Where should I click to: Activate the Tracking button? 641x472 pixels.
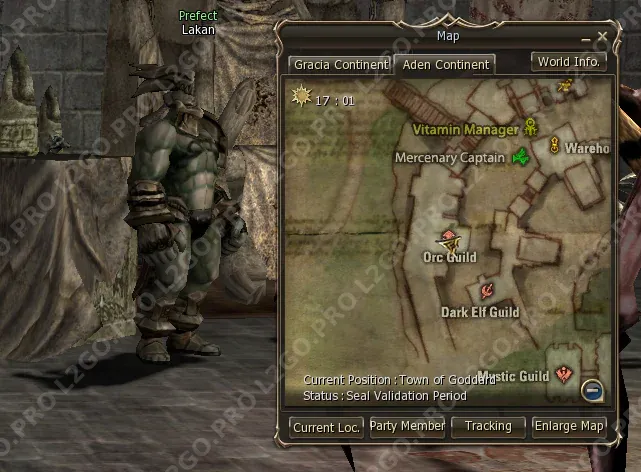(488, 426)
